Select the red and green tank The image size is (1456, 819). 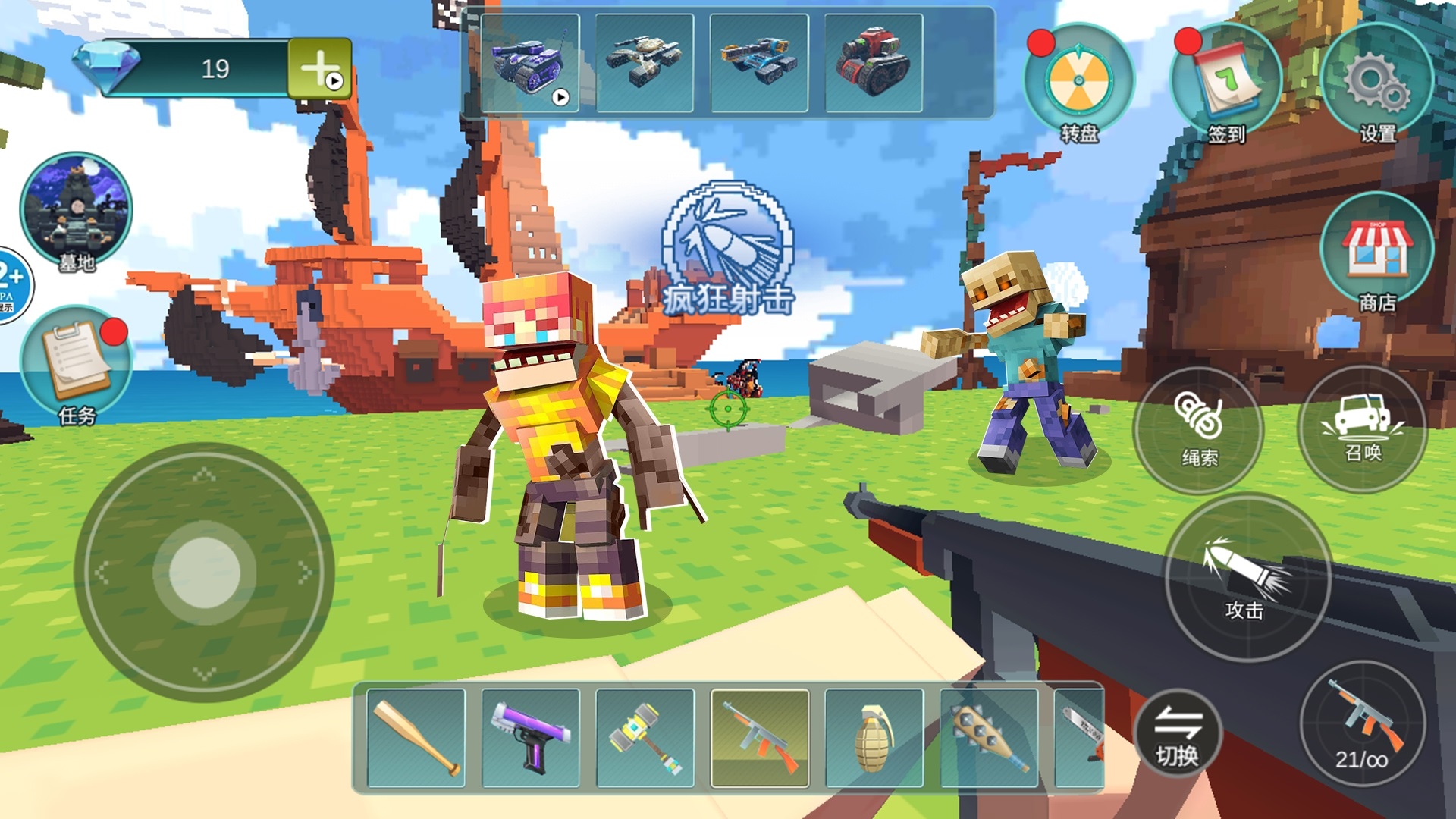click(x=874, y=63)
